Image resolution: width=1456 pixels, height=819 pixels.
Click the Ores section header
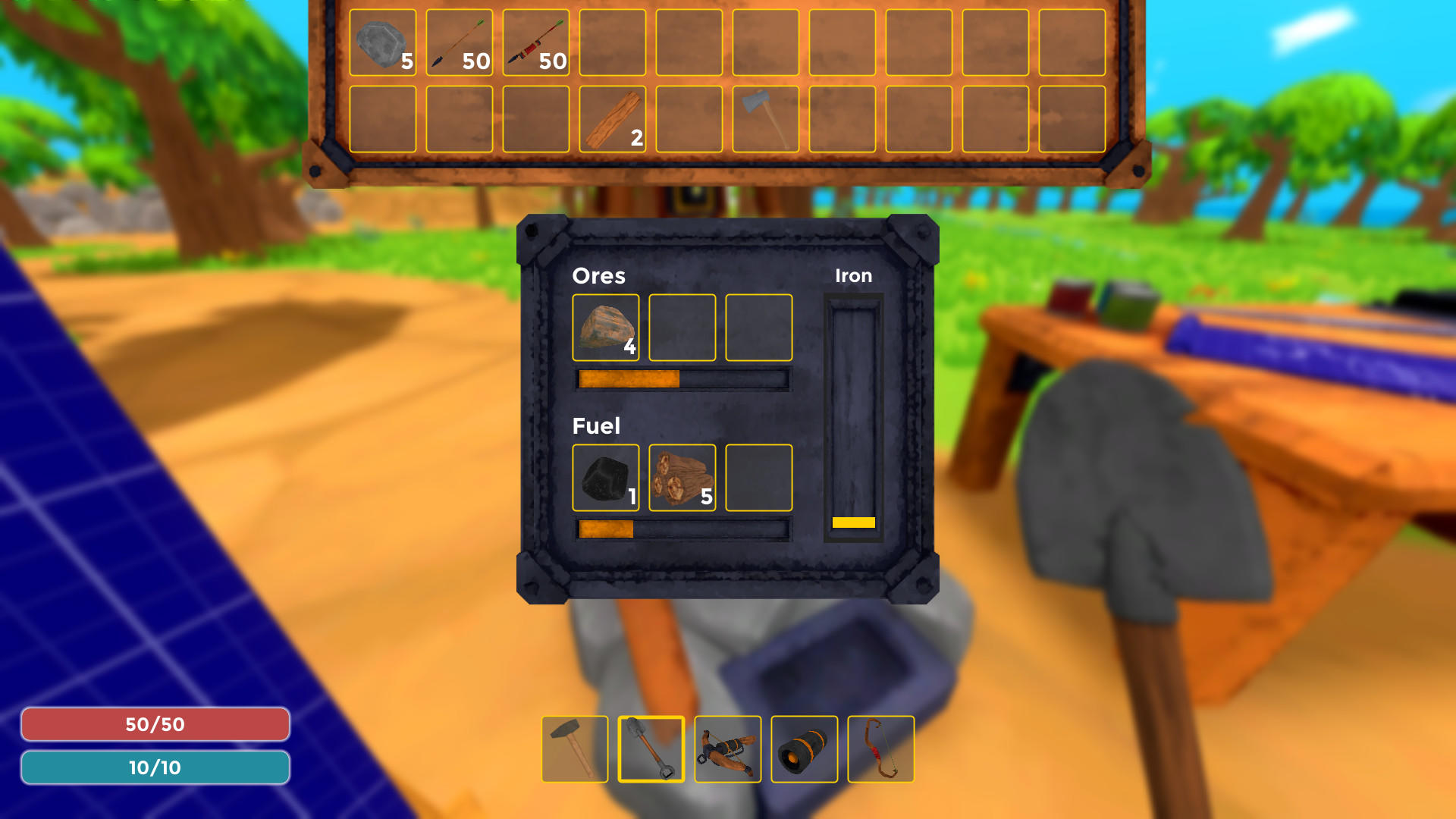pyautogui.click(x=599, y=276)
